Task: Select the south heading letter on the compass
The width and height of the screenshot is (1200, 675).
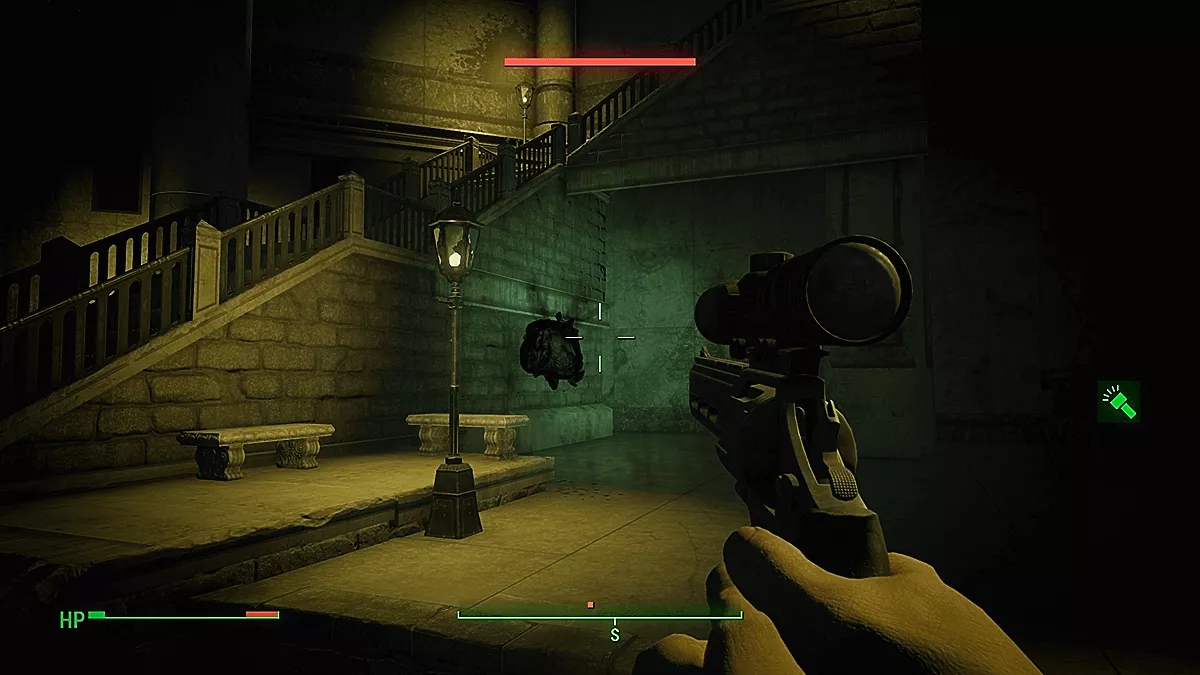Action: [615, 635]
